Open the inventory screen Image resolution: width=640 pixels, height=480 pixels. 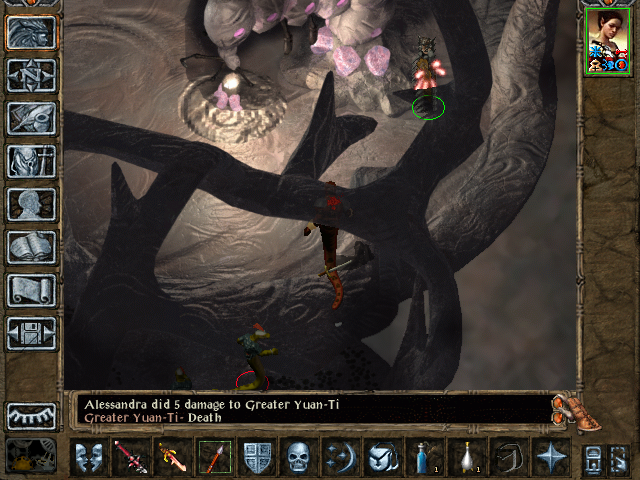(31, 118)
